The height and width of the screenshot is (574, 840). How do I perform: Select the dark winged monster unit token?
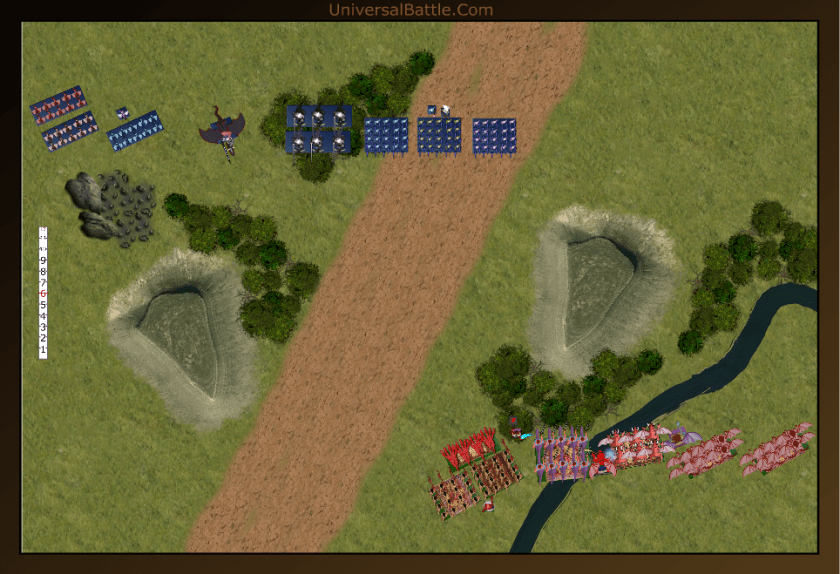pos(223,131)
